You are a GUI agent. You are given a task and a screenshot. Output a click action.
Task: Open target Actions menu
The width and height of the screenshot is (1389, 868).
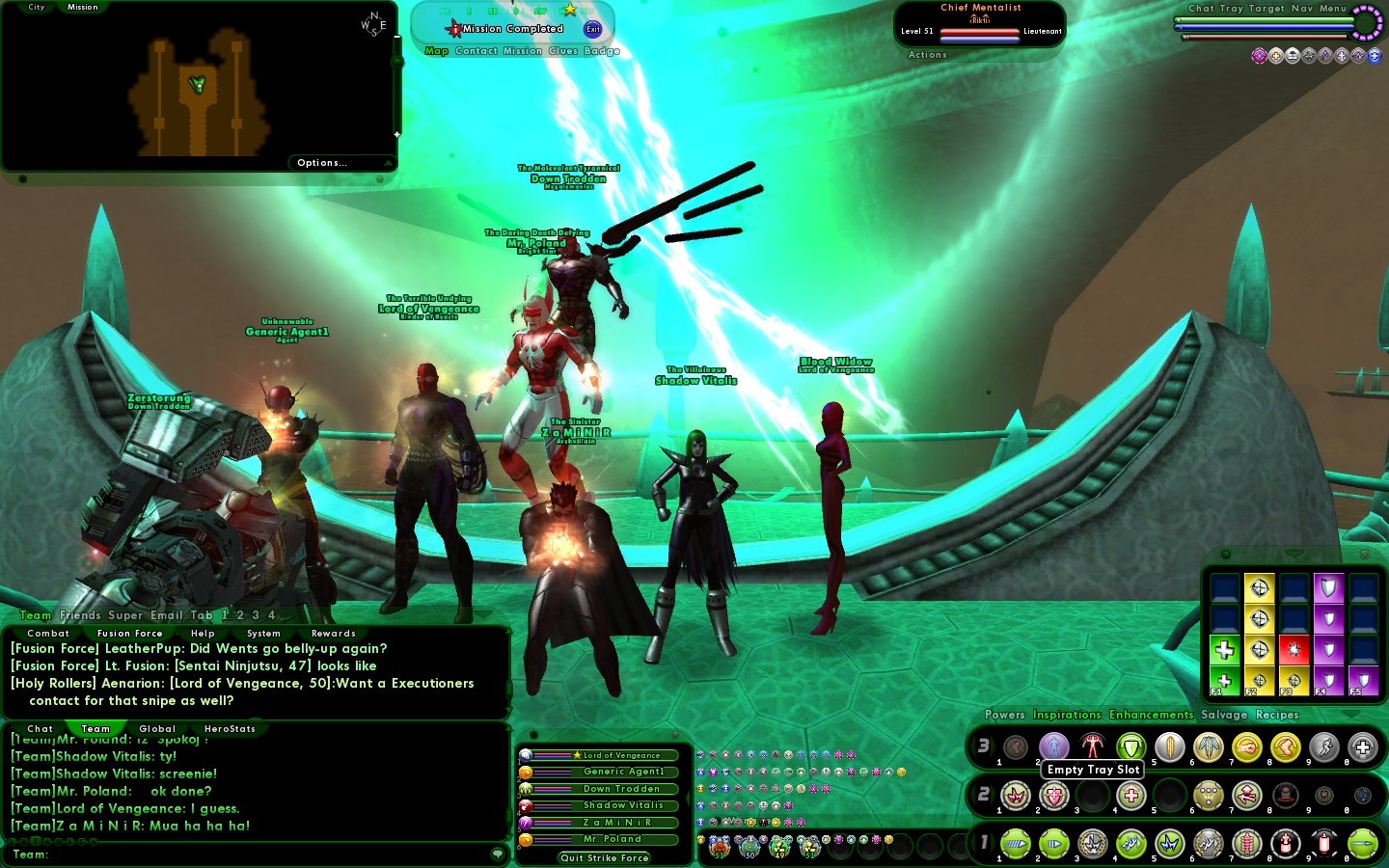point(927,55)
